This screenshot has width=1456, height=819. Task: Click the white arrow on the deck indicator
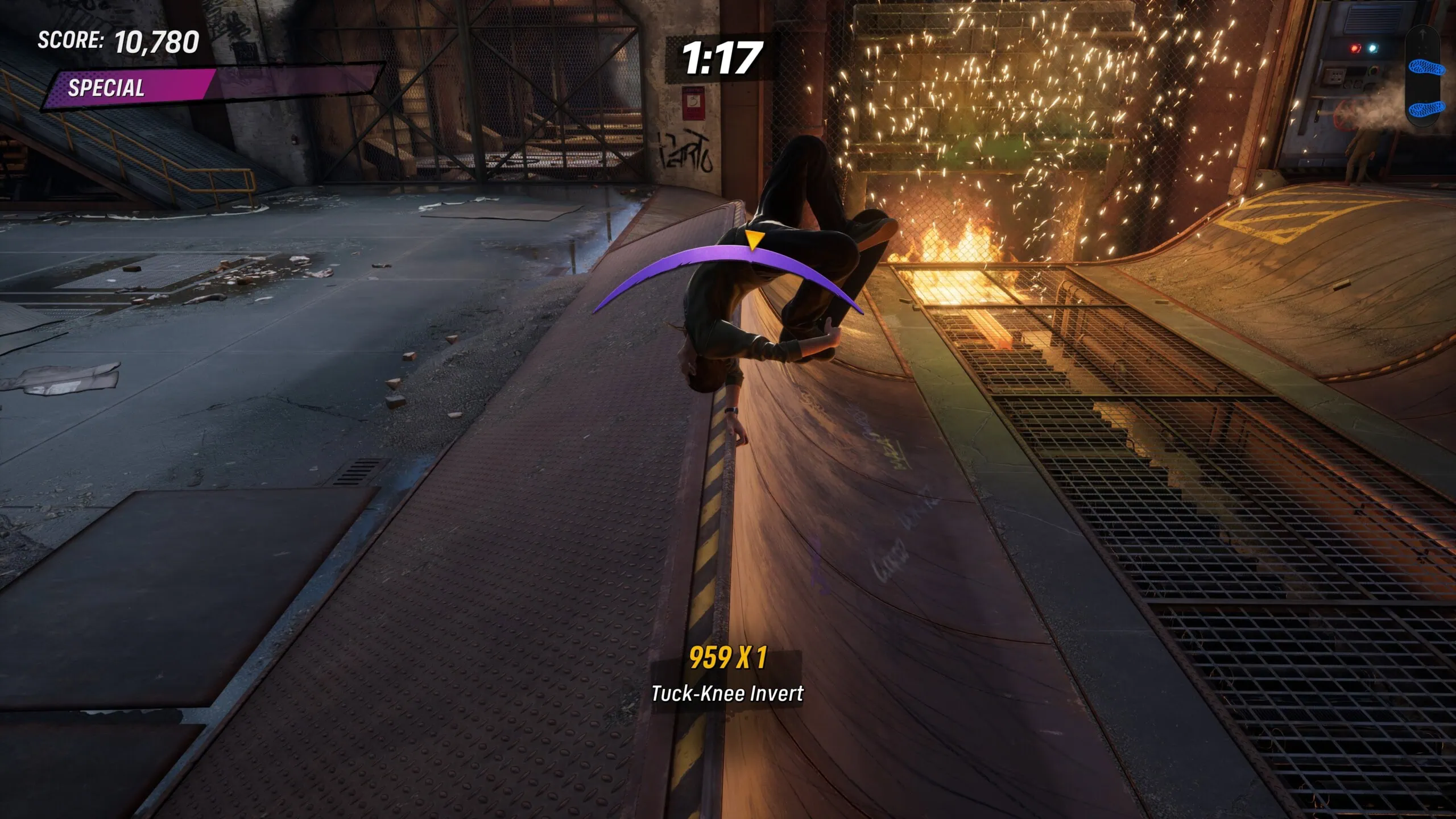(1422, 33)
